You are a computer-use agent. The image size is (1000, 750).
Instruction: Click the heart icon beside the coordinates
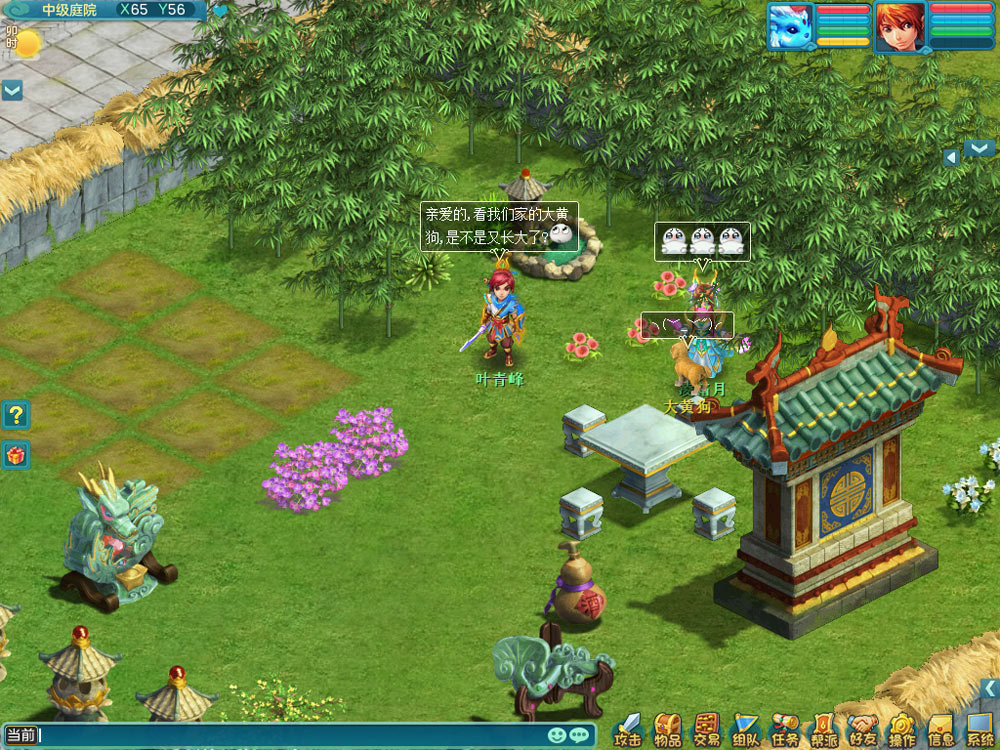(x=220, y=11)
